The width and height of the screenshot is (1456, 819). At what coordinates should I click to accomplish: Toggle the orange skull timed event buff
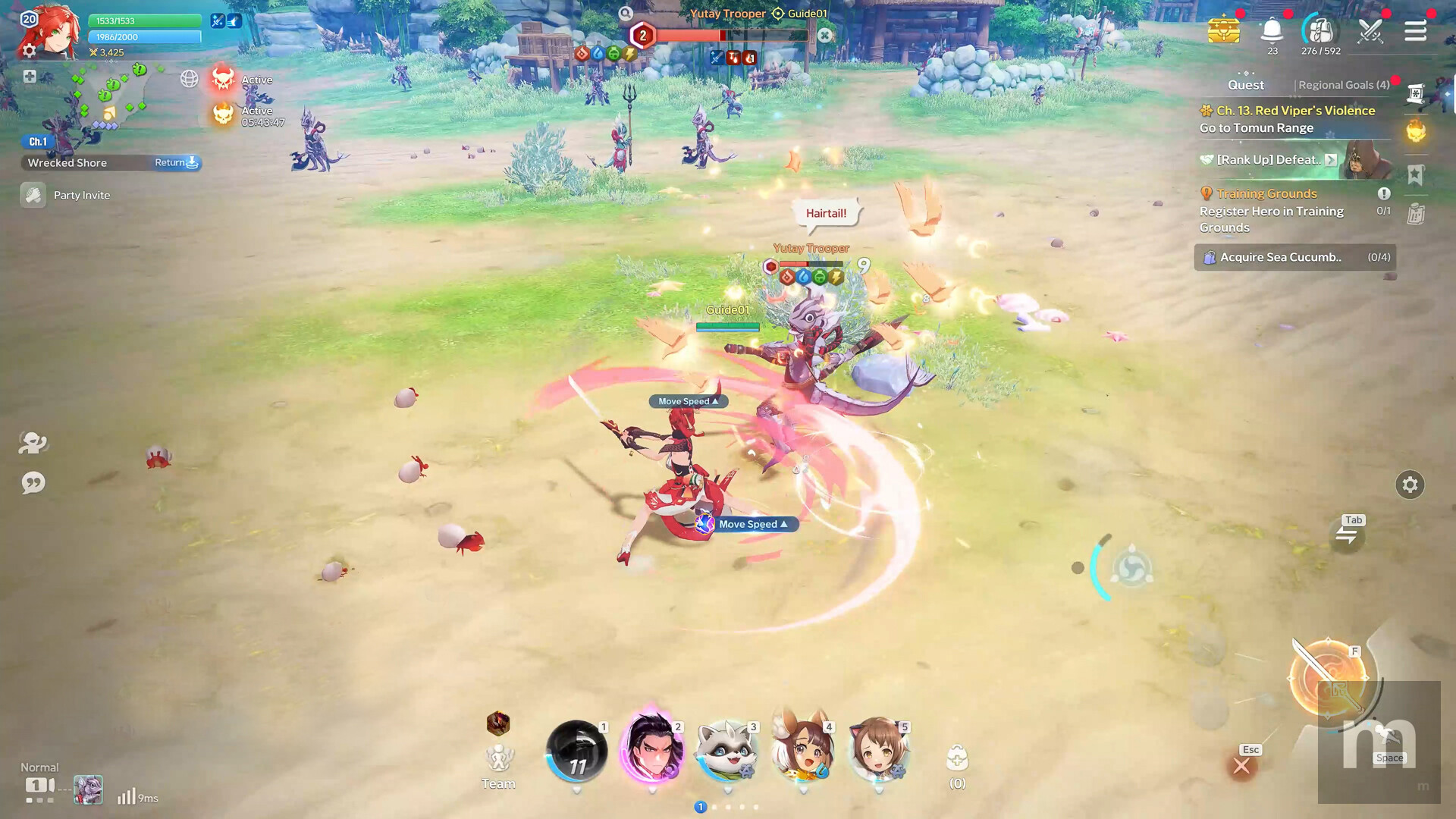[x=224, y=115]
